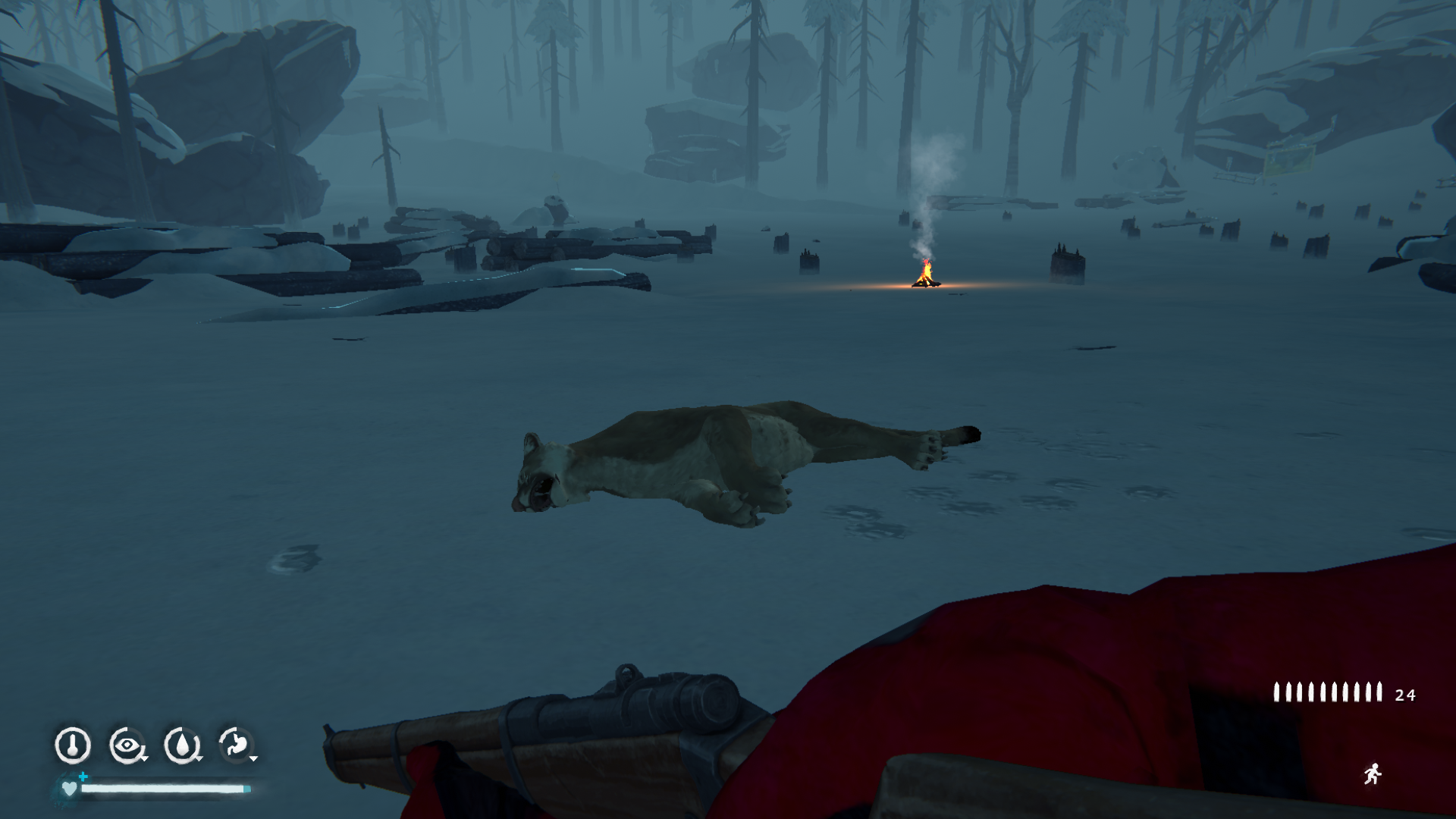Viewport: 1456px width, 819px height.
Task: Click the thermometer warmth status icon
Action: click(73, 745)
